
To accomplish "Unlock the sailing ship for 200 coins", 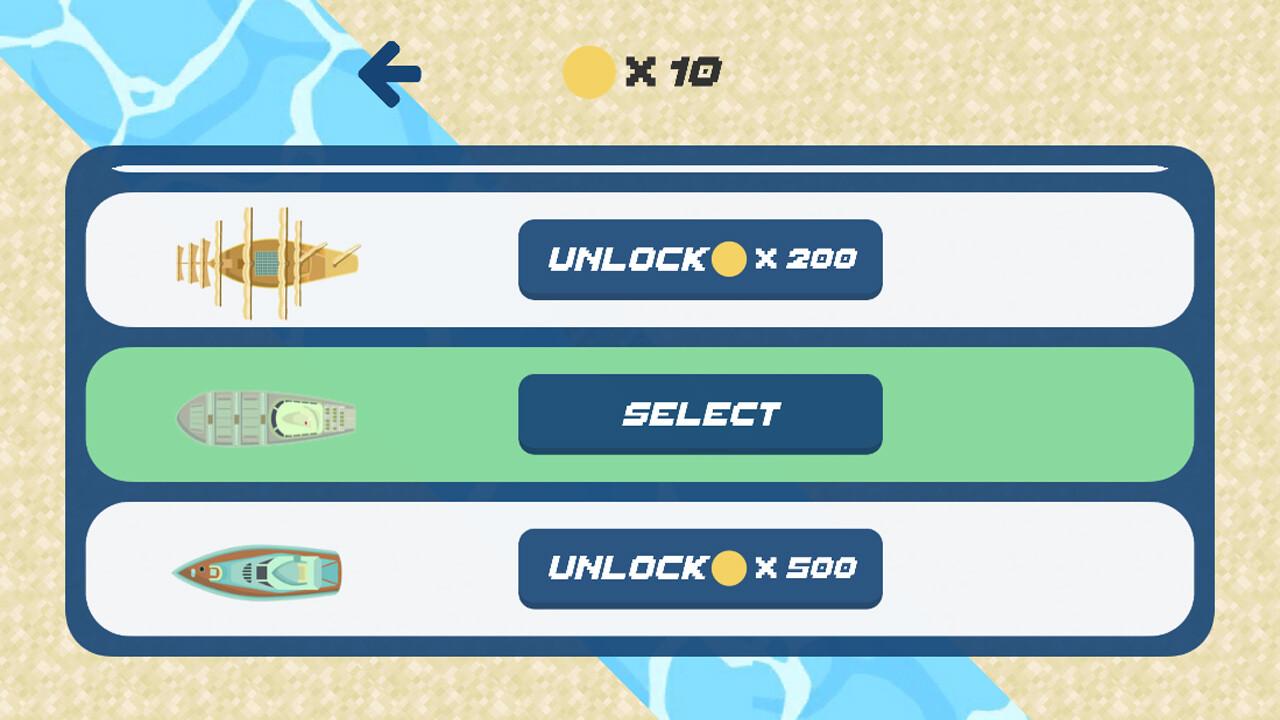I will (700, 258).
